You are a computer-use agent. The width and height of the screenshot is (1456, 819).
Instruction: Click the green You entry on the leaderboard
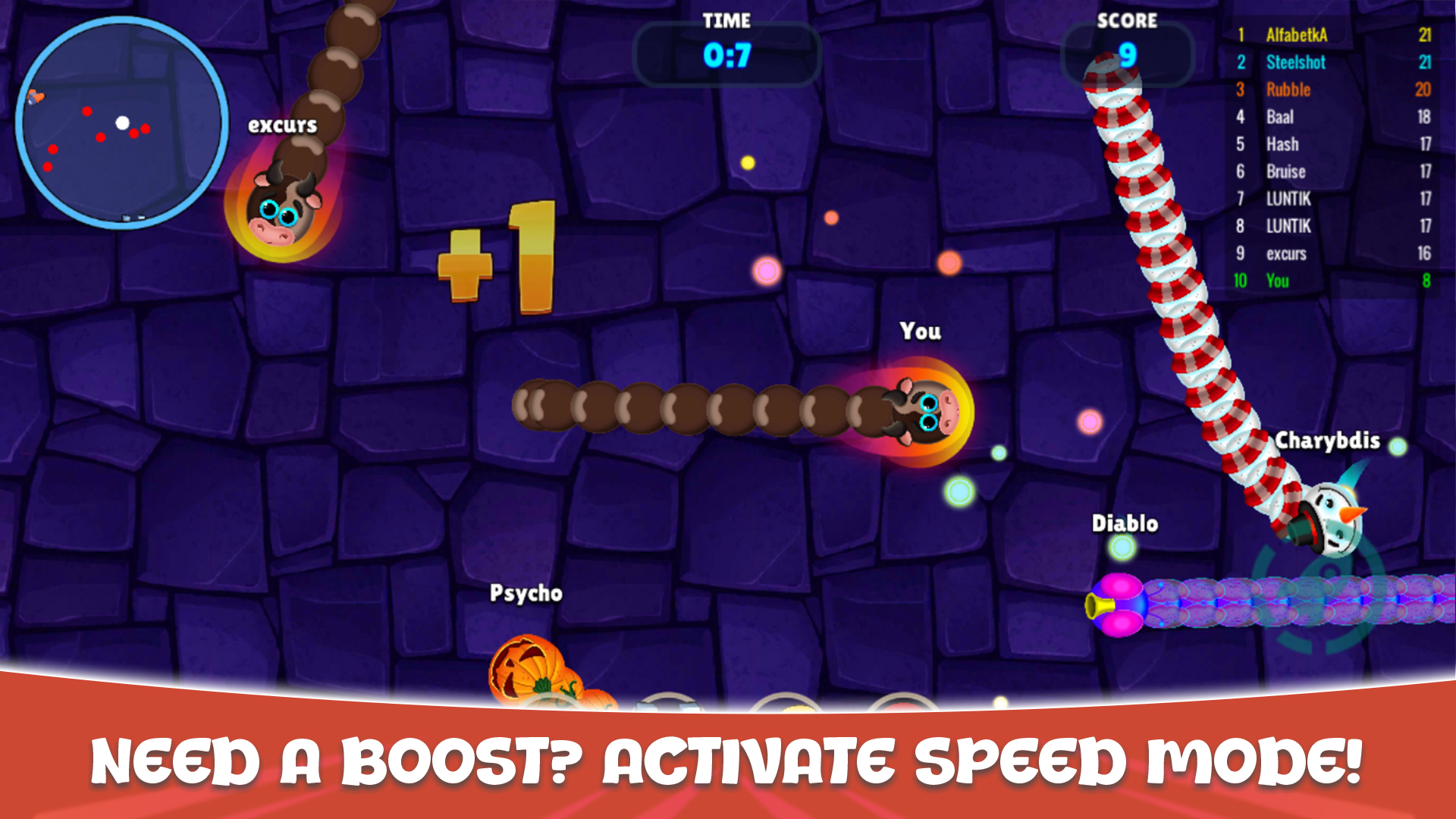coord(1279,281)
